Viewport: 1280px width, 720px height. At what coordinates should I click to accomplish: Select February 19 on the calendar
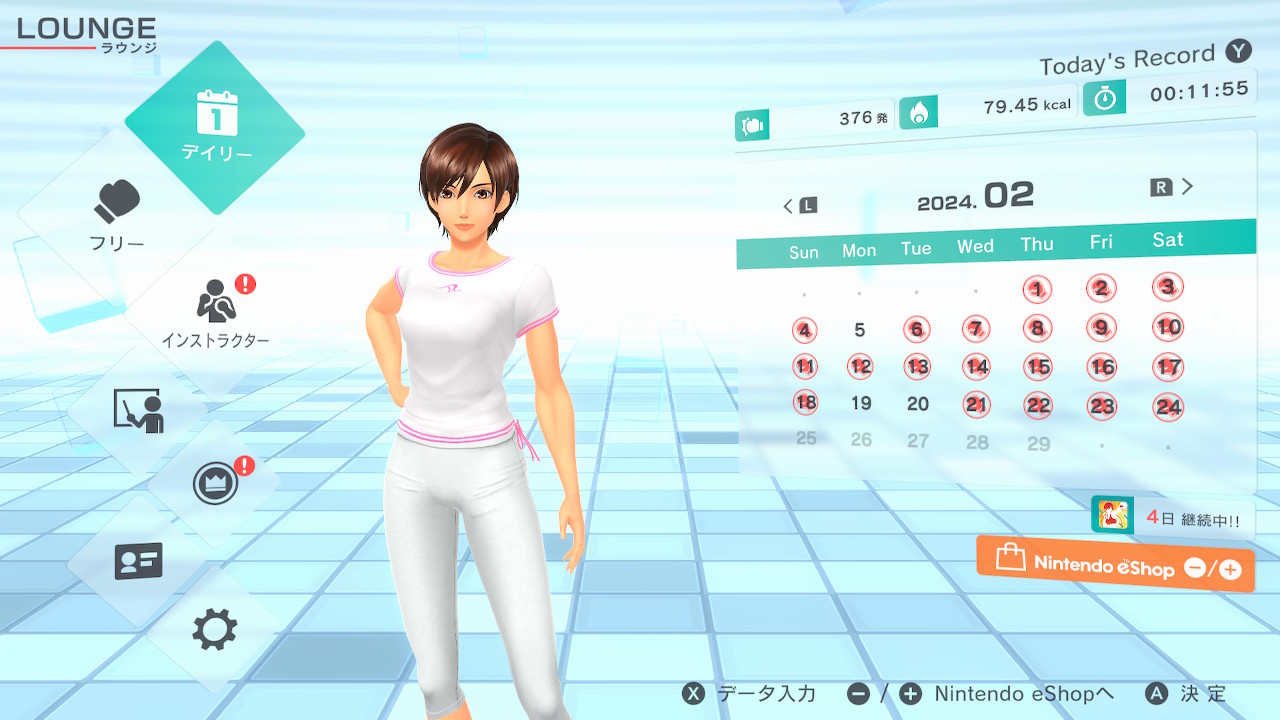[x=861, y=404]
